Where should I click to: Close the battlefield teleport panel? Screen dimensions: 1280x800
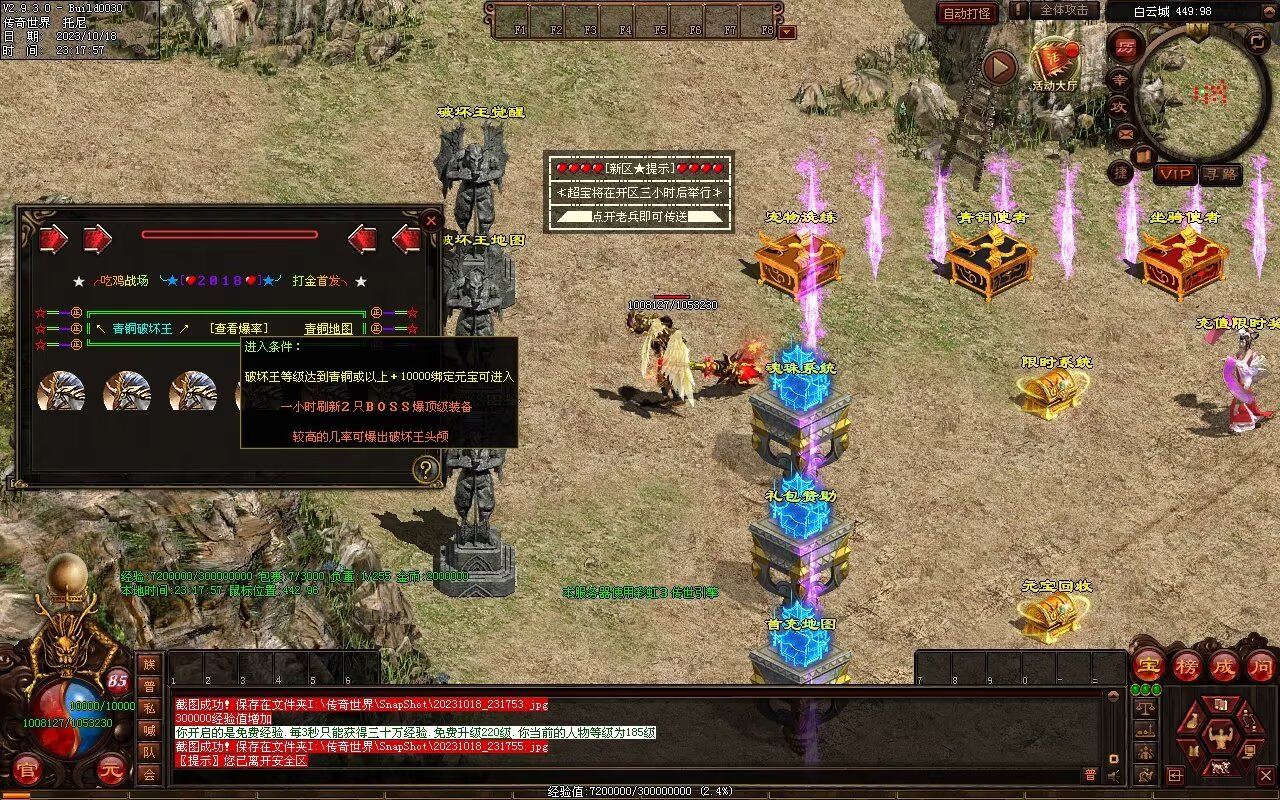[431, 220]
